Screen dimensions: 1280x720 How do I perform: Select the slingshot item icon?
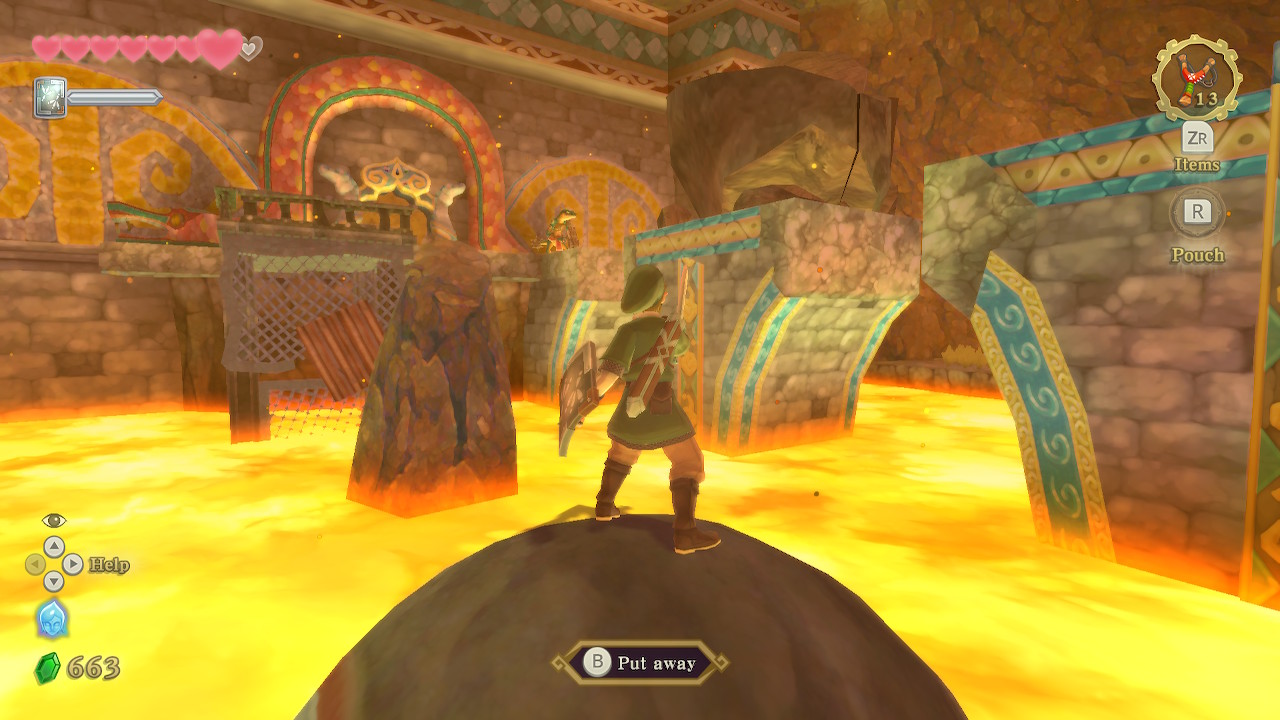point(1197,80)
